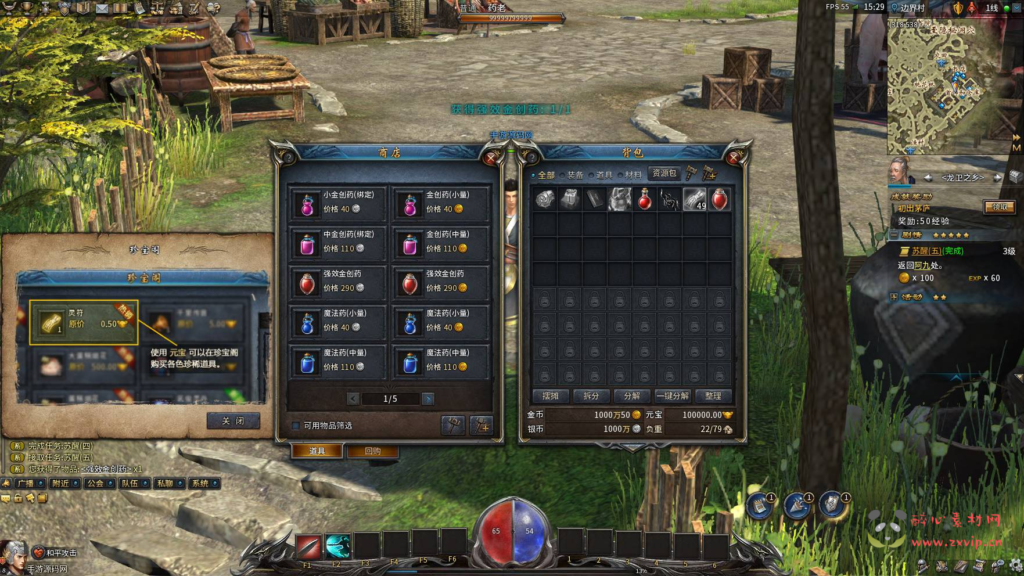
Task: Switch to the 装备 backpack filter
Action: click(575, 174)
